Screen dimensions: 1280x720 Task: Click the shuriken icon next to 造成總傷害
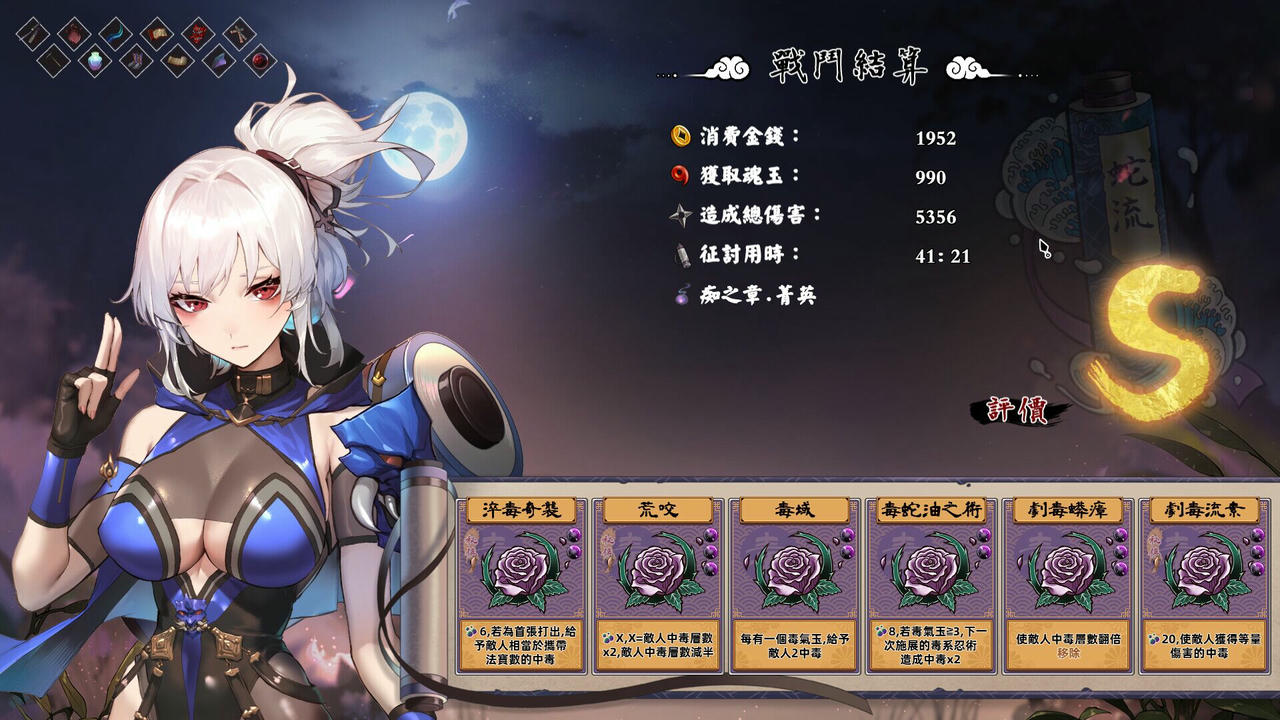pyautogui.click(x=680, y=216)
